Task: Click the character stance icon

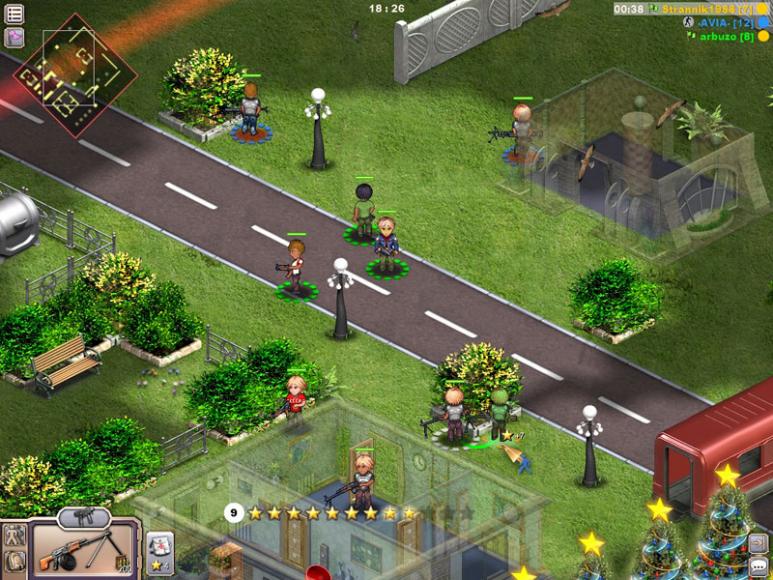Action: [14, 537]
